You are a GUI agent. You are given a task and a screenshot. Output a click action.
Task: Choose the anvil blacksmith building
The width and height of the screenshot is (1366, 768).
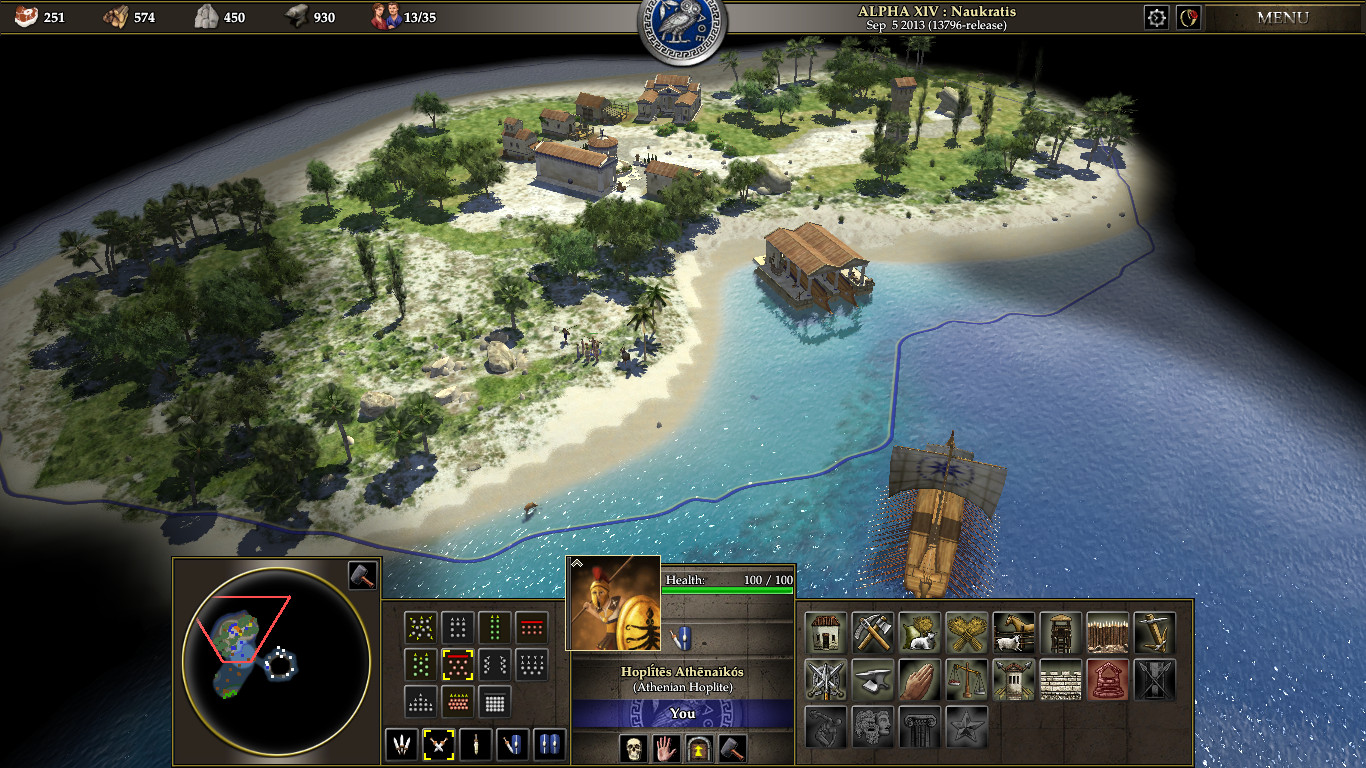tap(872, 680)
